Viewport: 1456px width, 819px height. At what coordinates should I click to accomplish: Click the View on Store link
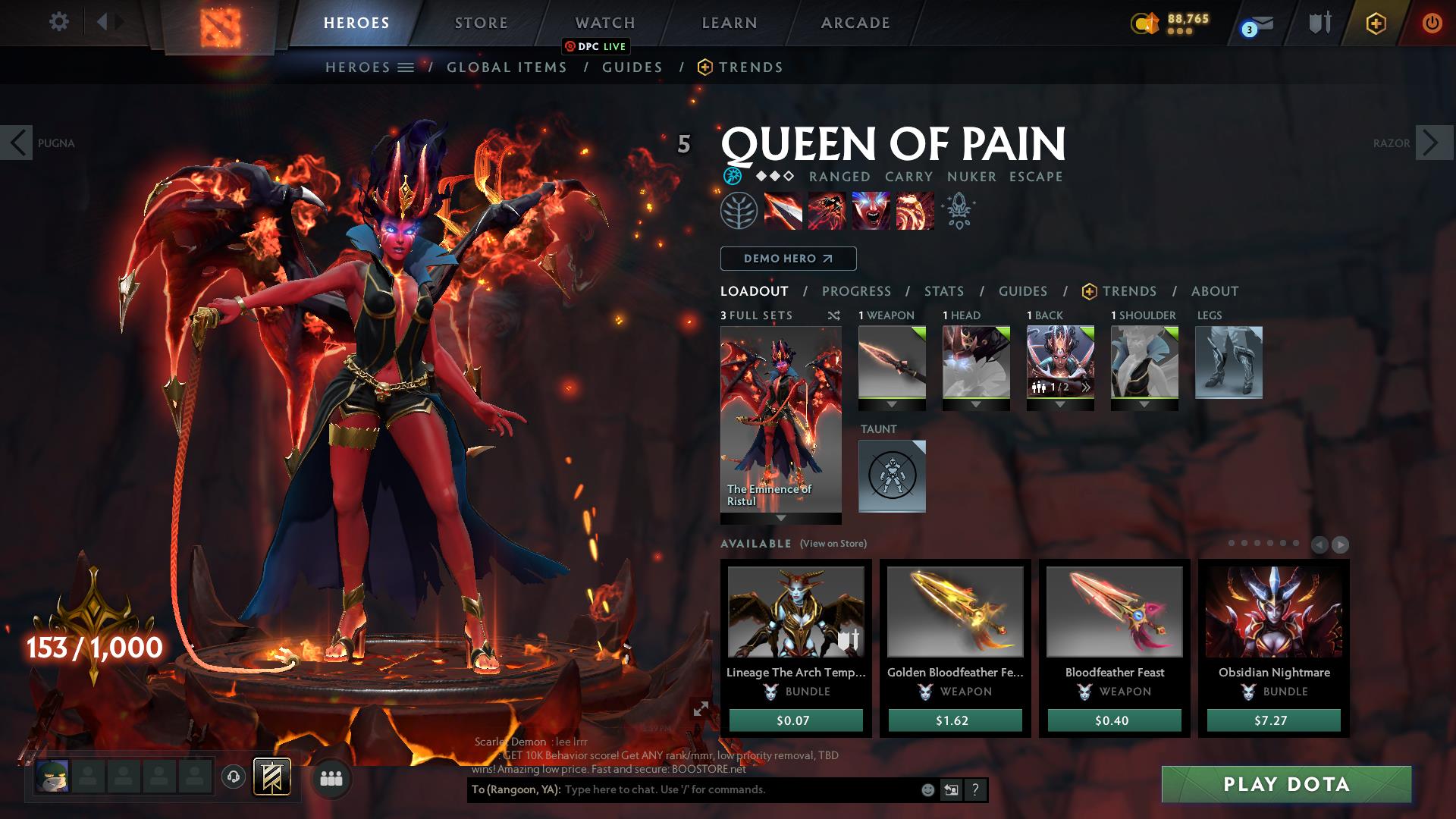(x=832, y=544)
